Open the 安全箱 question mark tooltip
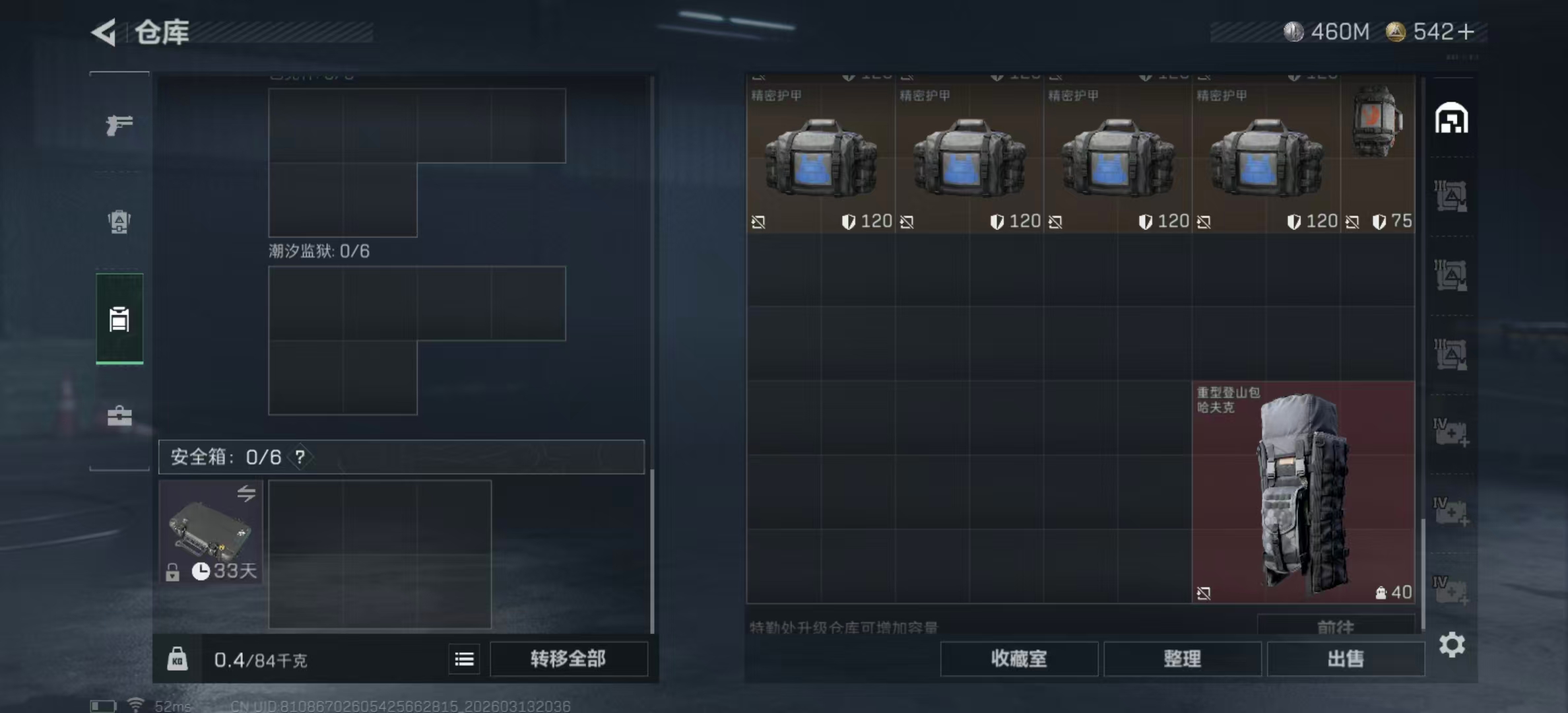Screen dimensions: 1568x713 pyautogui.click(x=300, y=456)
